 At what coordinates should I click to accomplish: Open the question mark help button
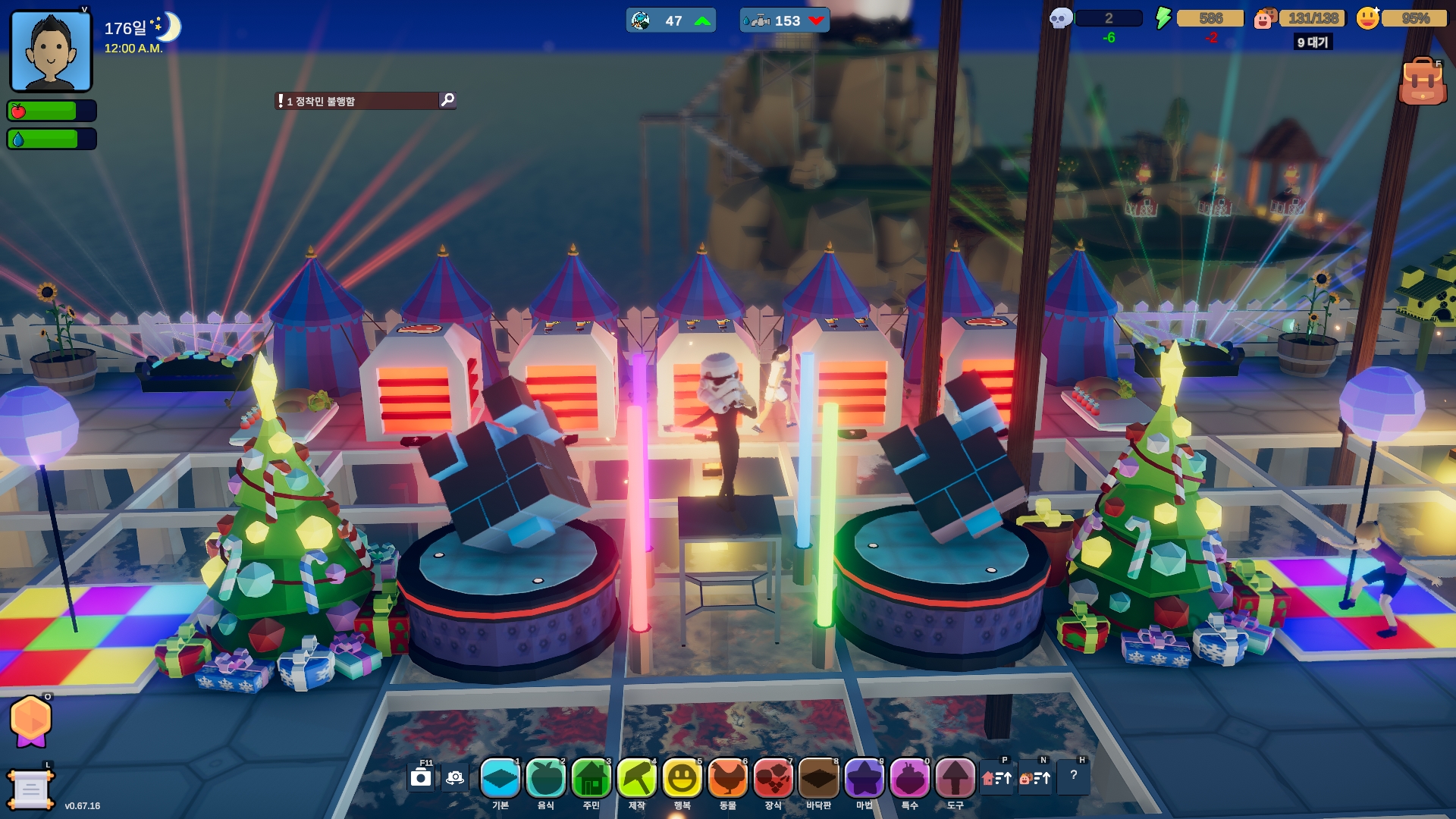[x=1074, y=776]
